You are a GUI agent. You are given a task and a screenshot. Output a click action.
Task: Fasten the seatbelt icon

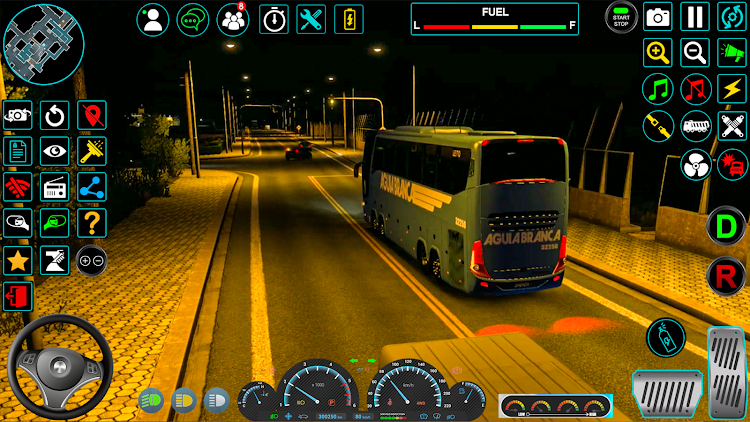pyautogui.click(x=657, y=126)
